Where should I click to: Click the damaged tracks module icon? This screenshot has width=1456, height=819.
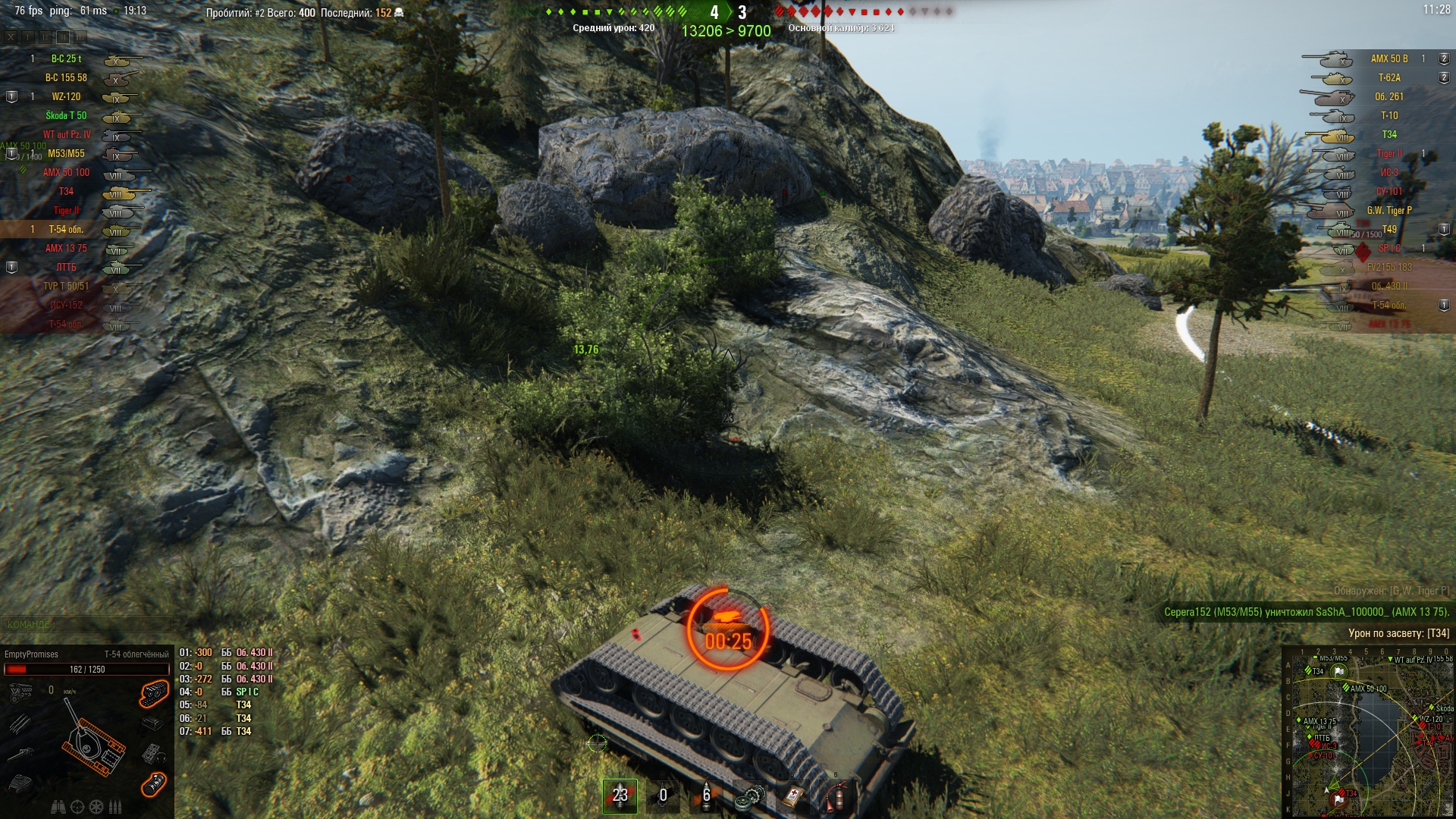(x=153, y=692)
